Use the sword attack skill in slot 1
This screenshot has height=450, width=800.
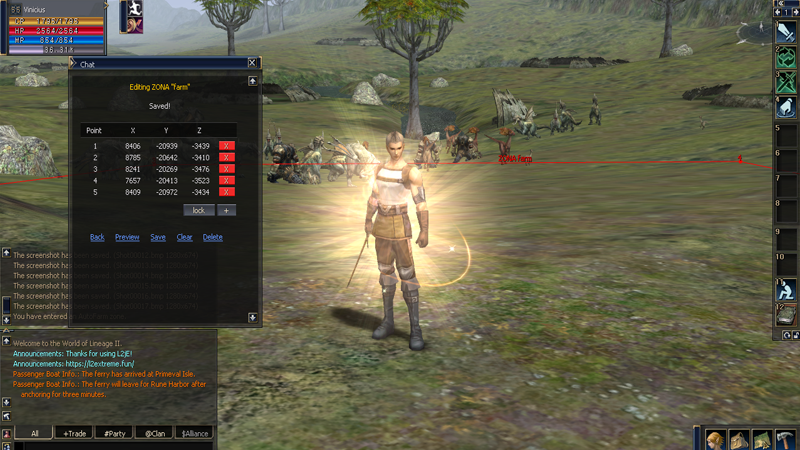787,33
